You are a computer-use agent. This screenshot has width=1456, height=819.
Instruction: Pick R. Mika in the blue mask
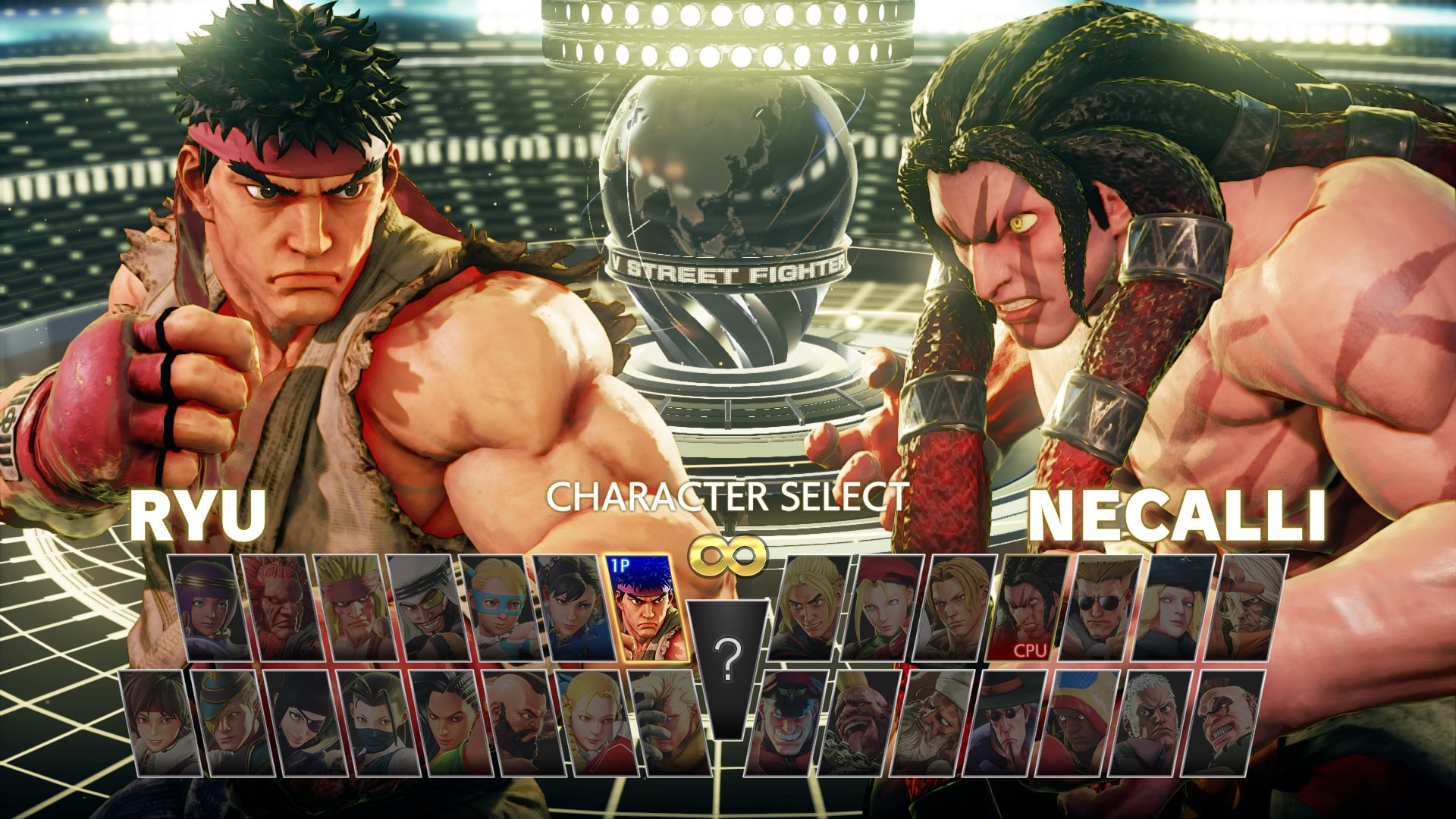tap(499, 607)
